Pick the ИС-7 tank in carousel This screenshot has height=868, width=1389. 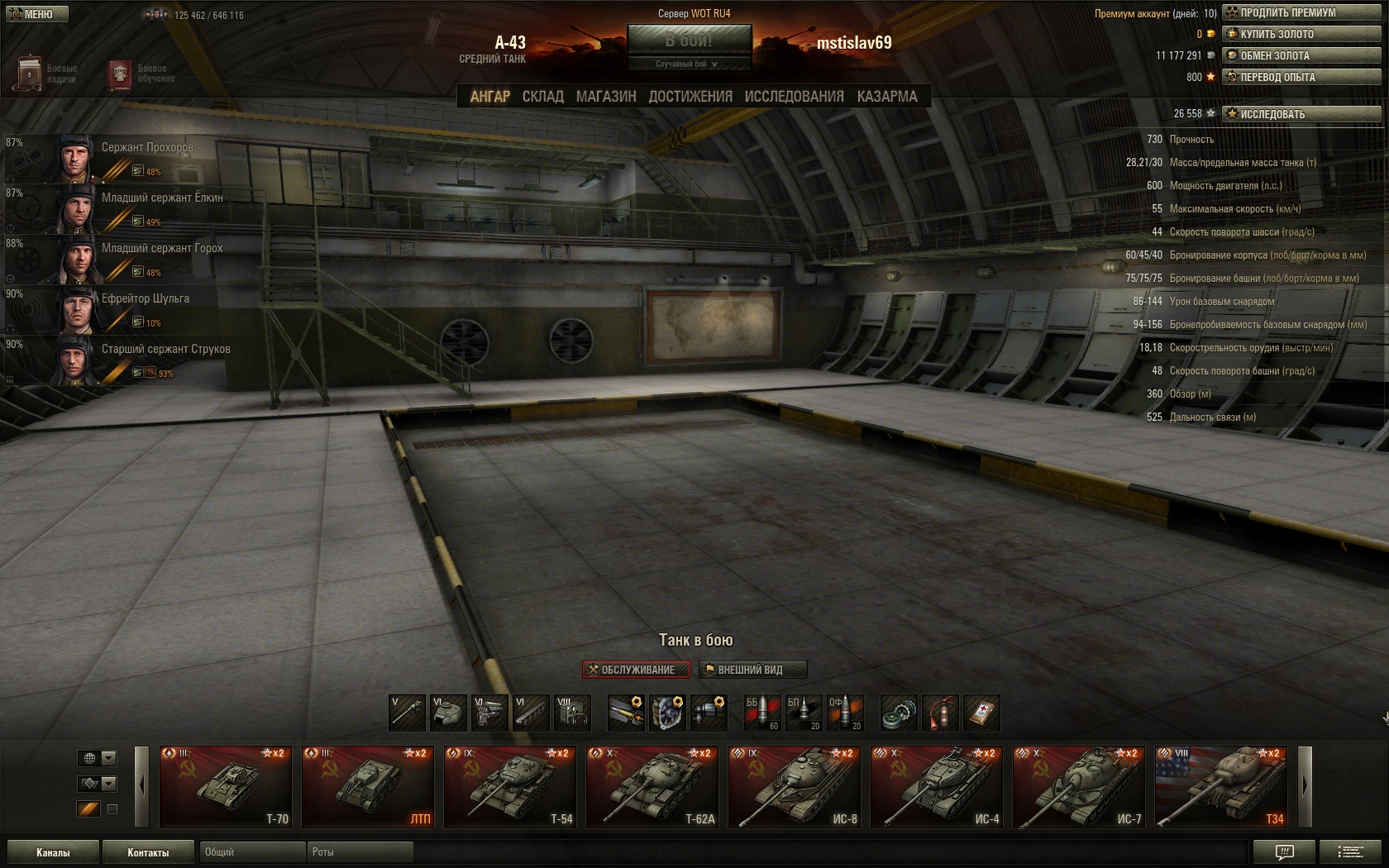pyautogui.click(x=1078, y=786)
